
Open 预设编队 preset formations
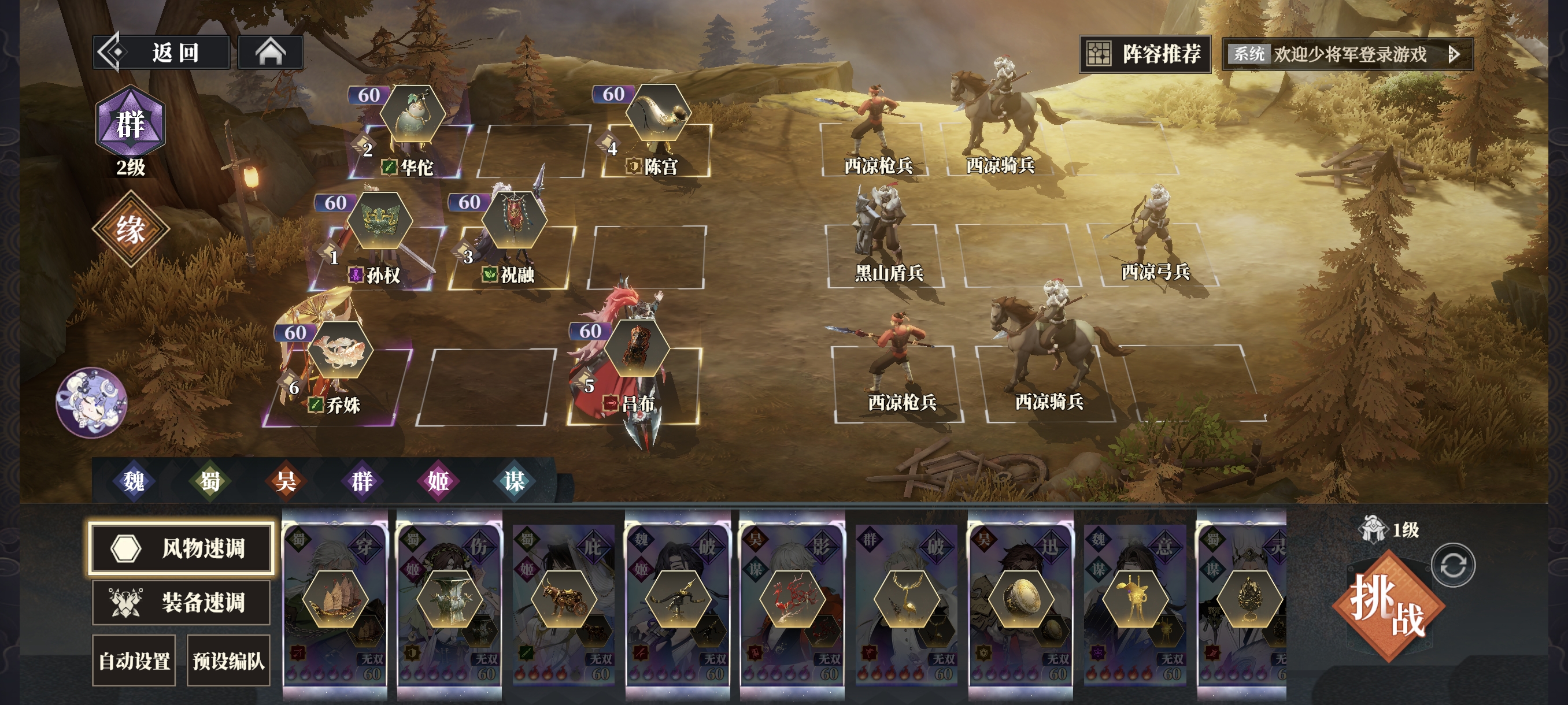(x=228, y=661)
